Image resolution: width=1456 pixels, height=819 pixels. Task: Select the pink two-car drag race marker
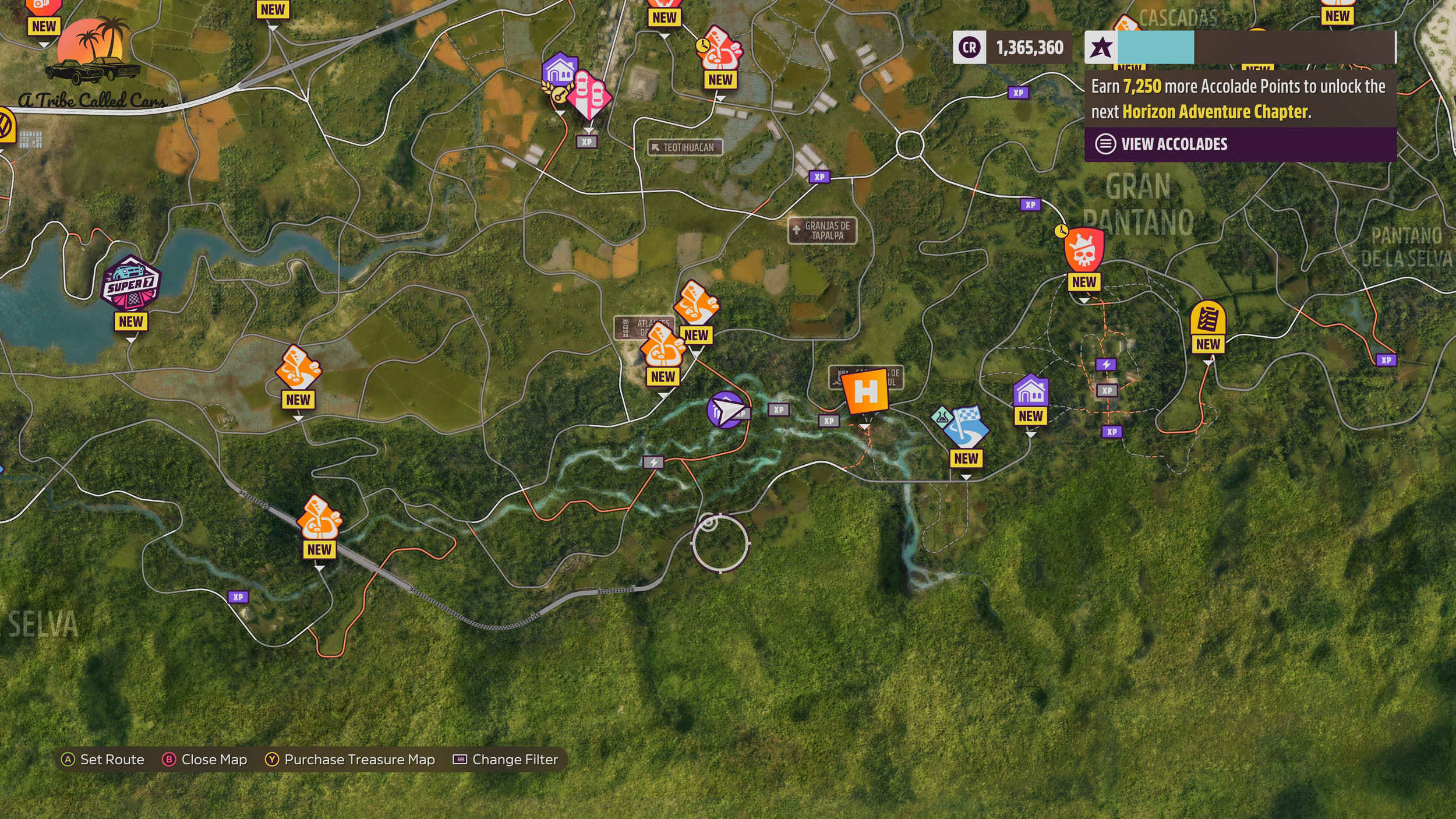(x=589, y=94)
